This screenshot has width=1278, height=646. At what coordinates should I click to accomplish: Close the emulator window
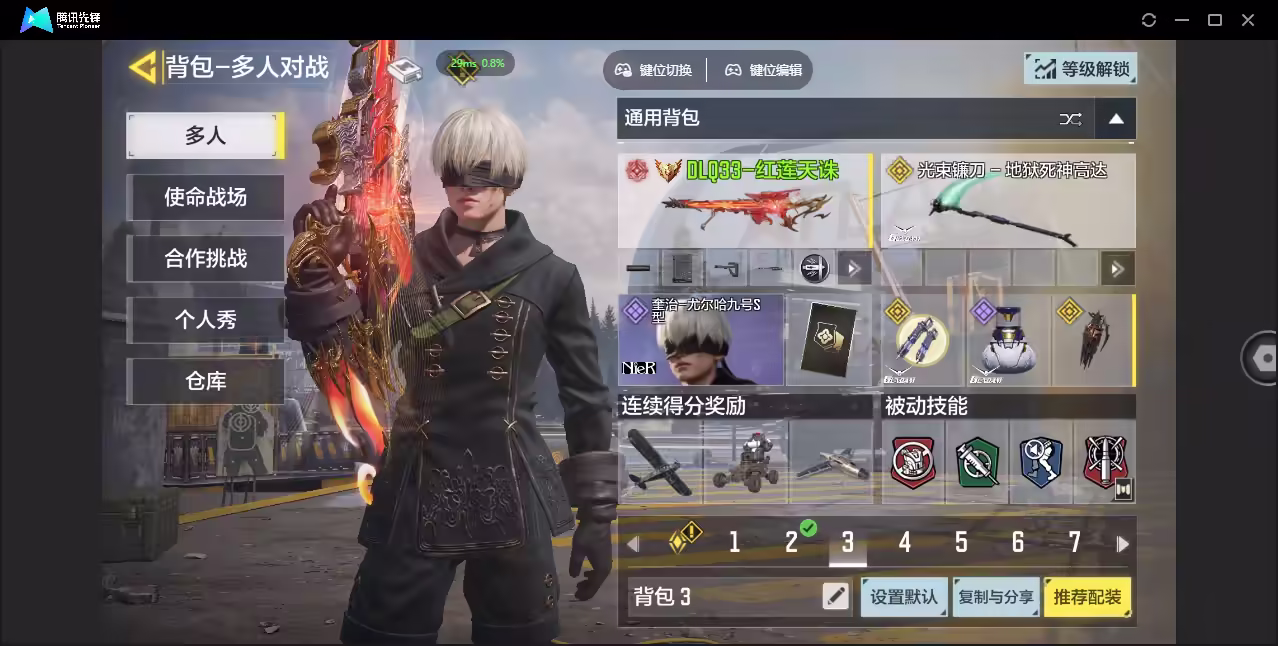[1248, 20]
